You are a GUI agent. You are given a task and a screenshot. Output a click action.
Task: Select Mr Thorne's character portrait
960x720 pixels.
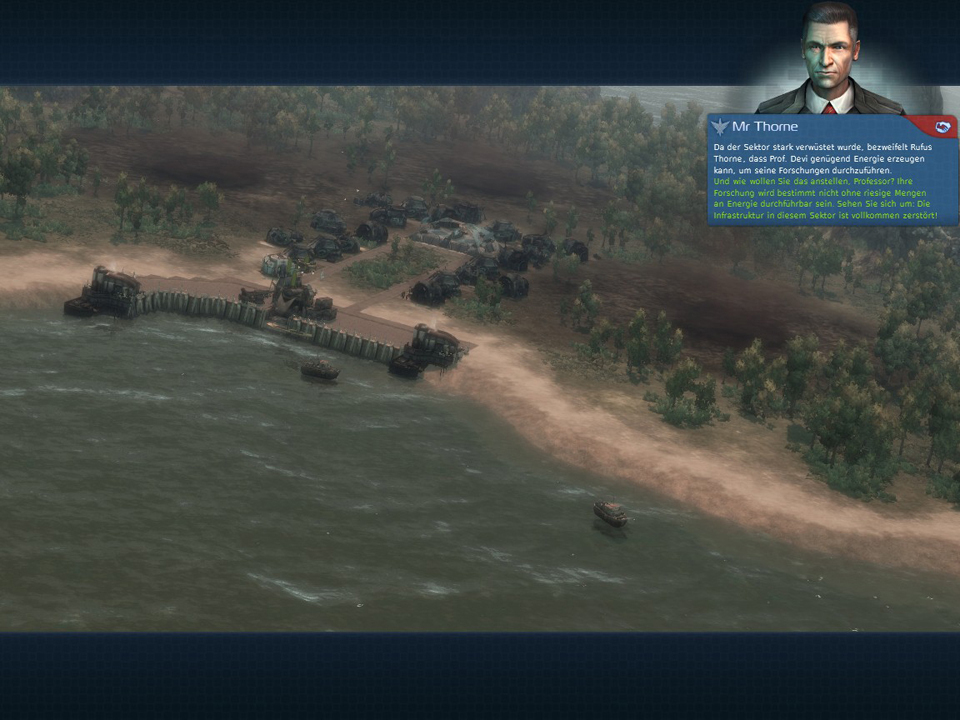(x=831, y=62)
